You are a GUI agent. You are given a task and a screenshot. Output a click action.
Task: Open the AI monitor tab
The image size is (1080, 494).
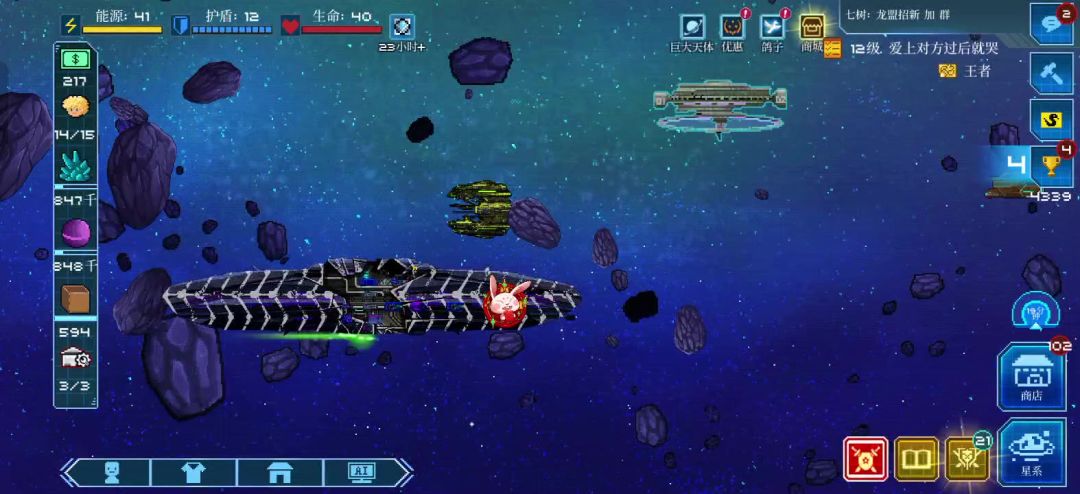(x=361, y=472)
